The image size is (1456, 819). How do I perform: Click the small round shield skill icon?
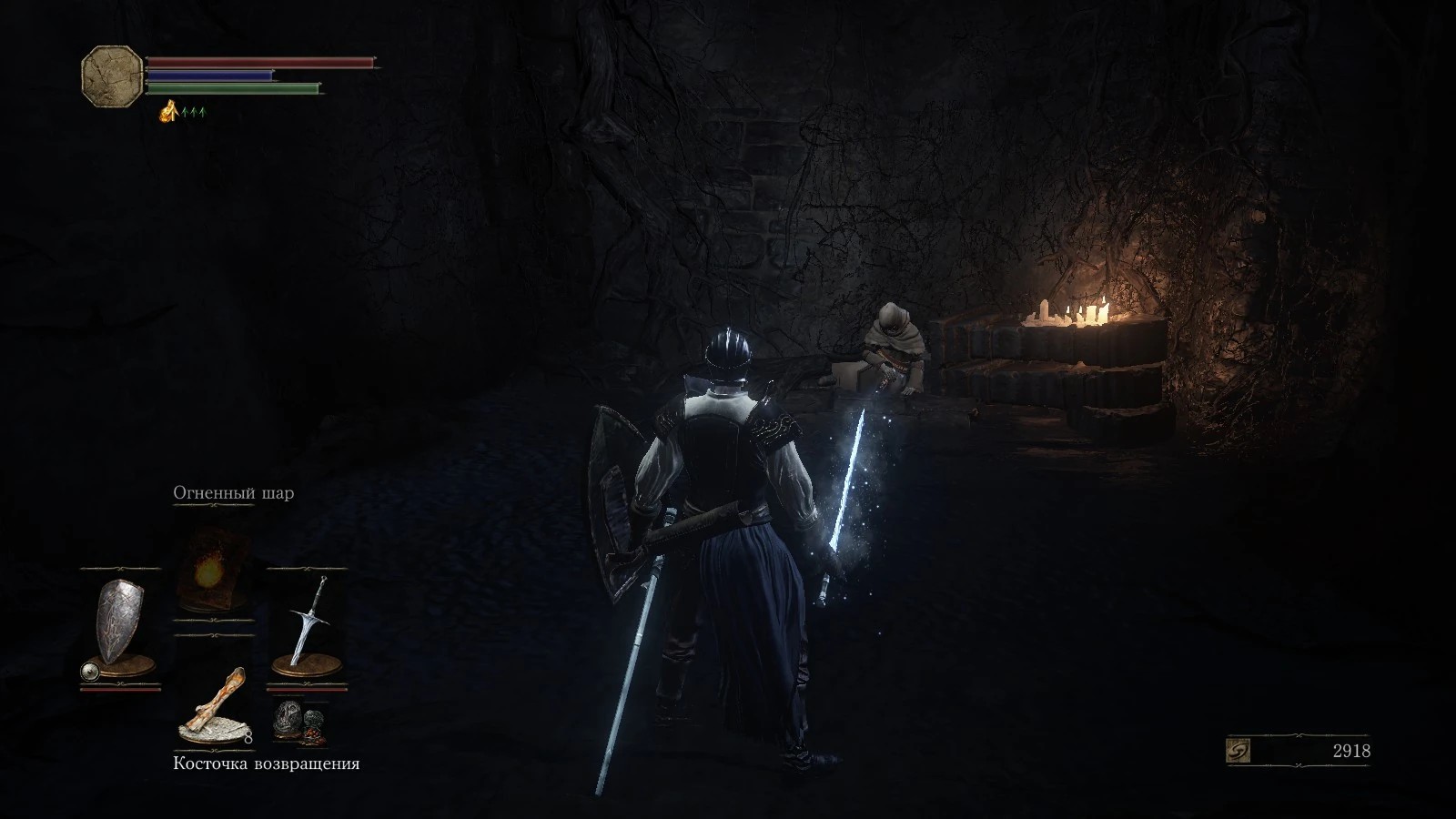click(89, 672)
